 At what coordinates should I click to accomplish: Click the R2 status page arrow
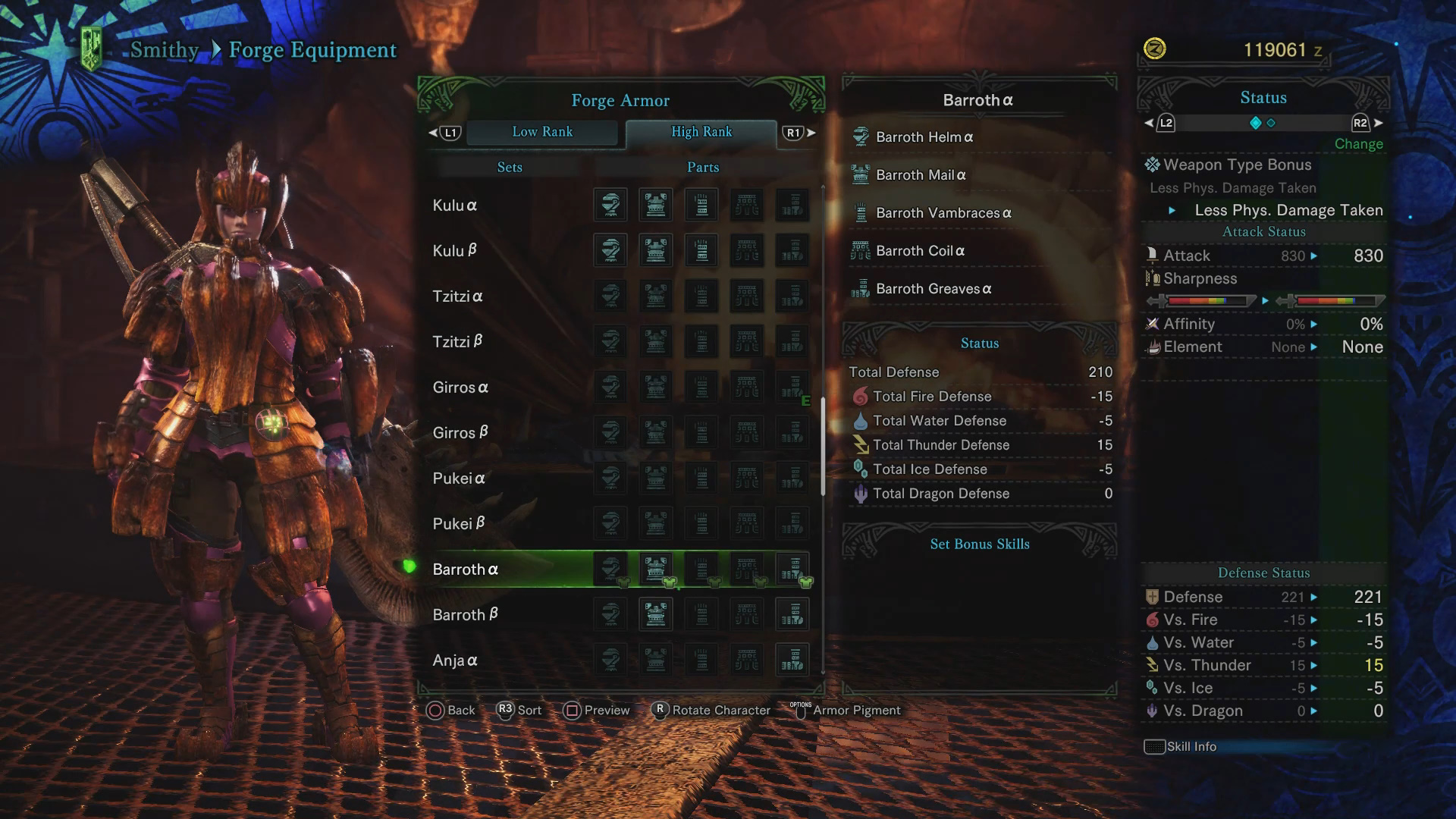point(1360,123)
